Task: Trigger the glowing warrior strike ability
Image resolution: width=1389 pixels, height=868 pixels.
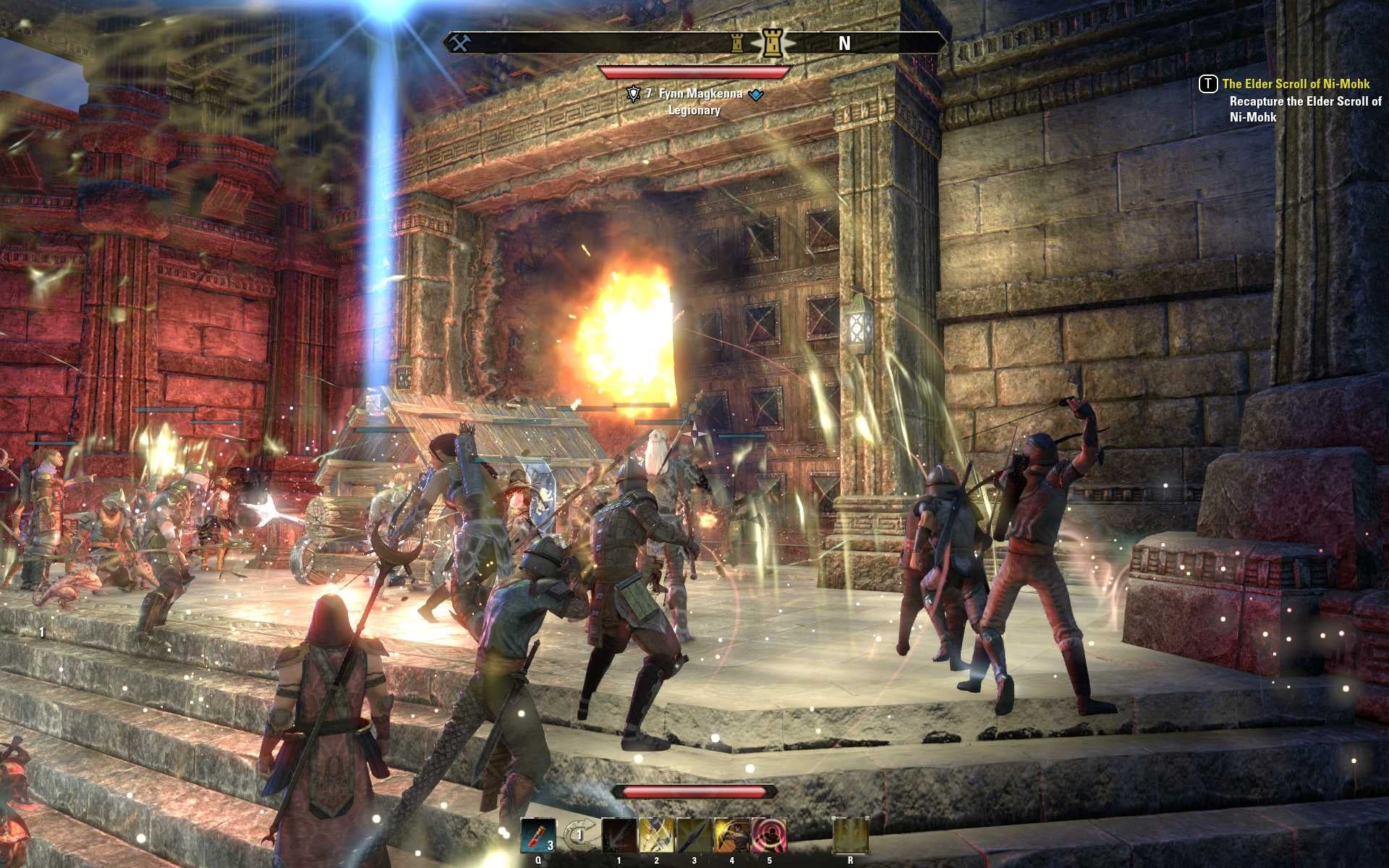Action: 732,835
